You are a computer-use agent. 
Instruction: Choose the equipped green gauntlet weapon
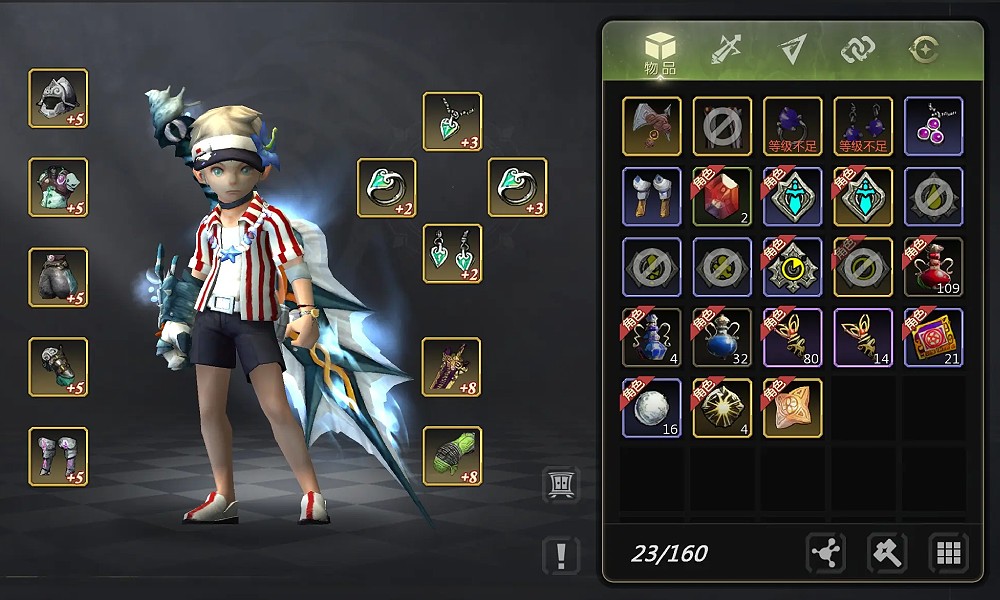click(452, 456)
